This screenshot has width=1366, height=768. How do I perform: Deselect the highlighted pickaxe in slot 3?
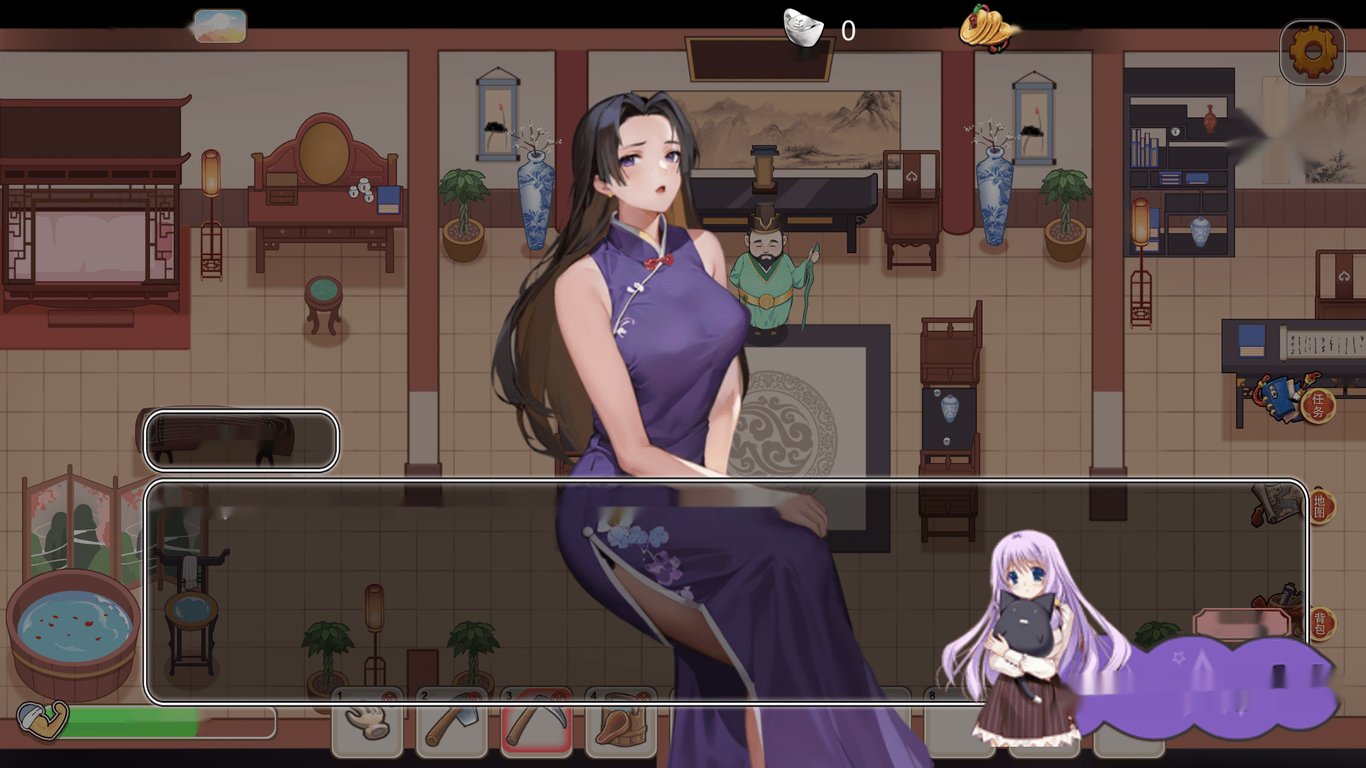pyautogui.click(x=538, y=722)
